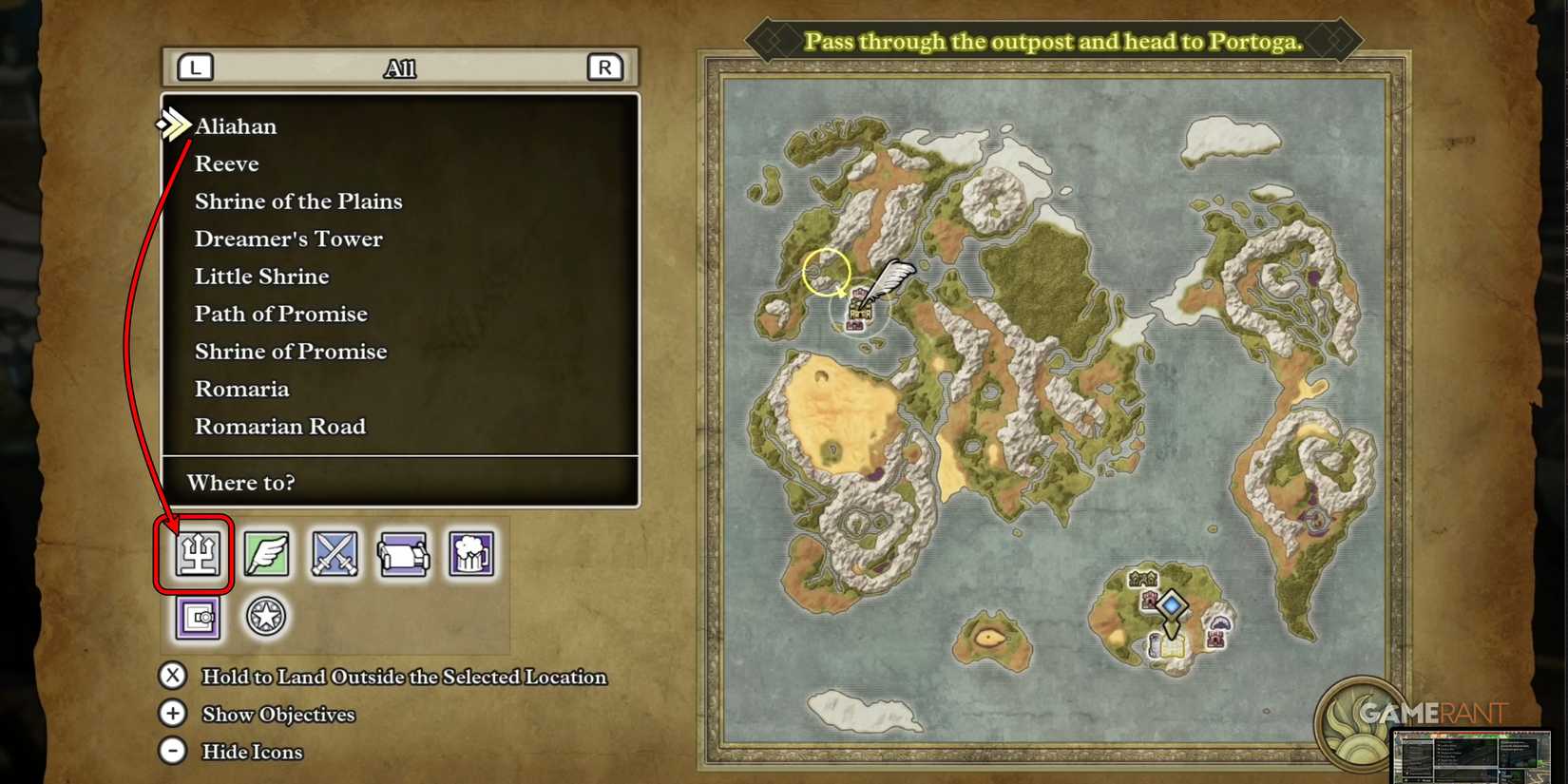This screenshot has width=1568, height=784.
Task: Select Romaria from the destination list
Action: (x=241, y=388)
